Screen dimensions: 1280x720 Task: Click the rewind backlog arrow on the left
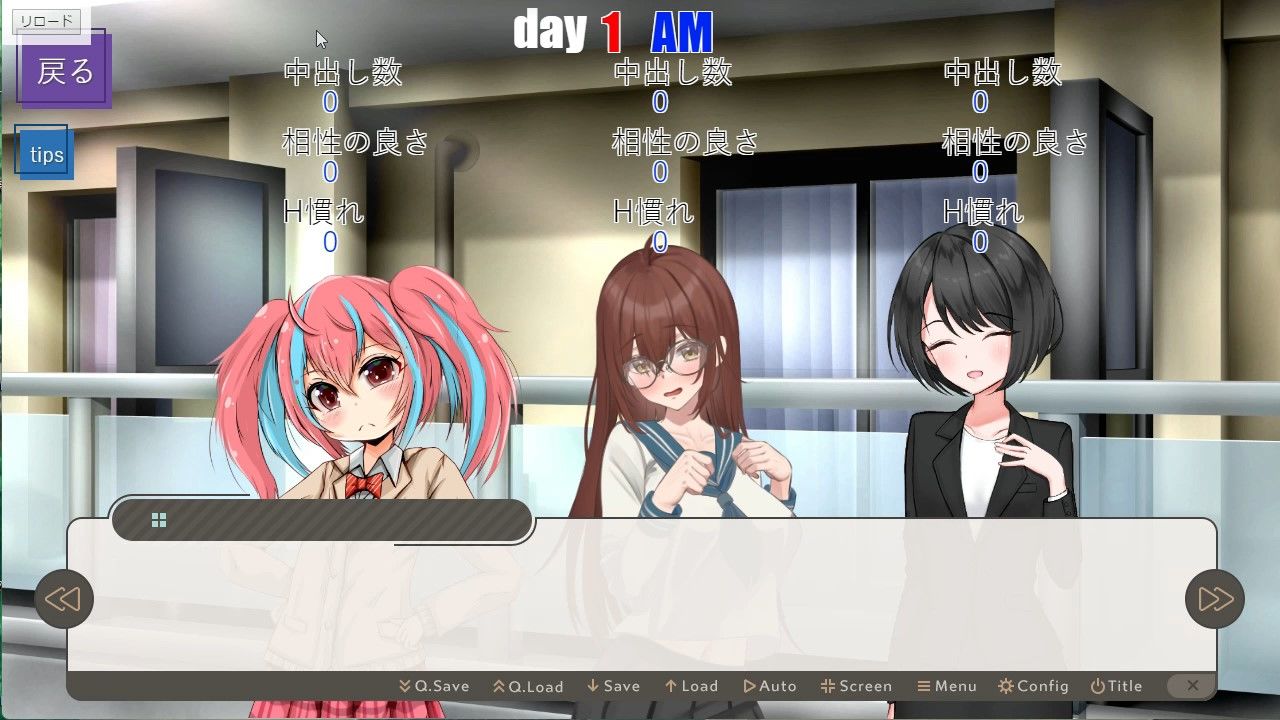click(64, 599)
